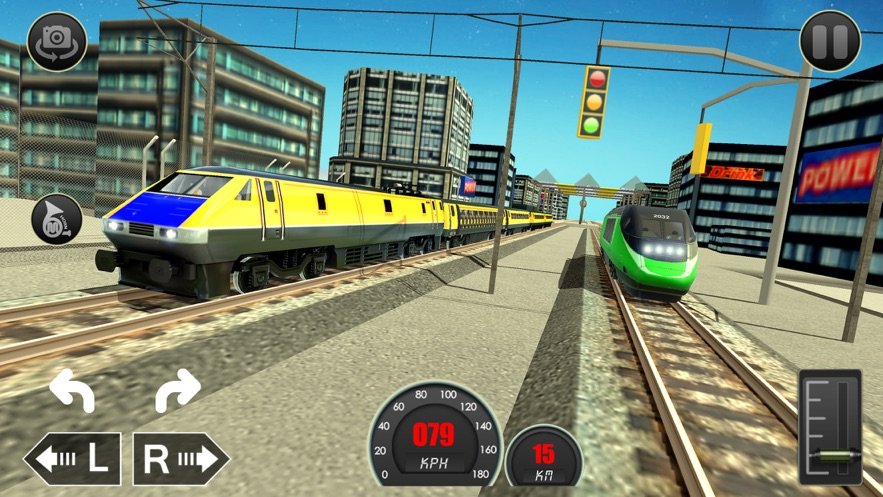Pause the game
Viewport: 883px width, 497px height.
[x=830, y=41]
